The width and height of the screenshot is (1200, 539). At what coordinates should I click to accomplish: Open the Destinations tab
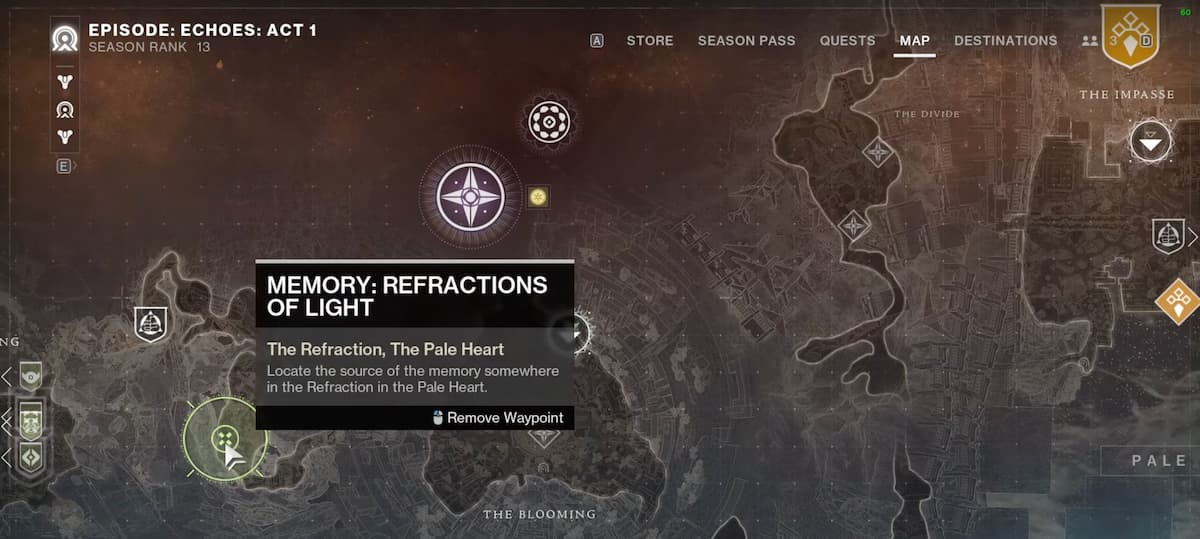tap(1005, 41)
